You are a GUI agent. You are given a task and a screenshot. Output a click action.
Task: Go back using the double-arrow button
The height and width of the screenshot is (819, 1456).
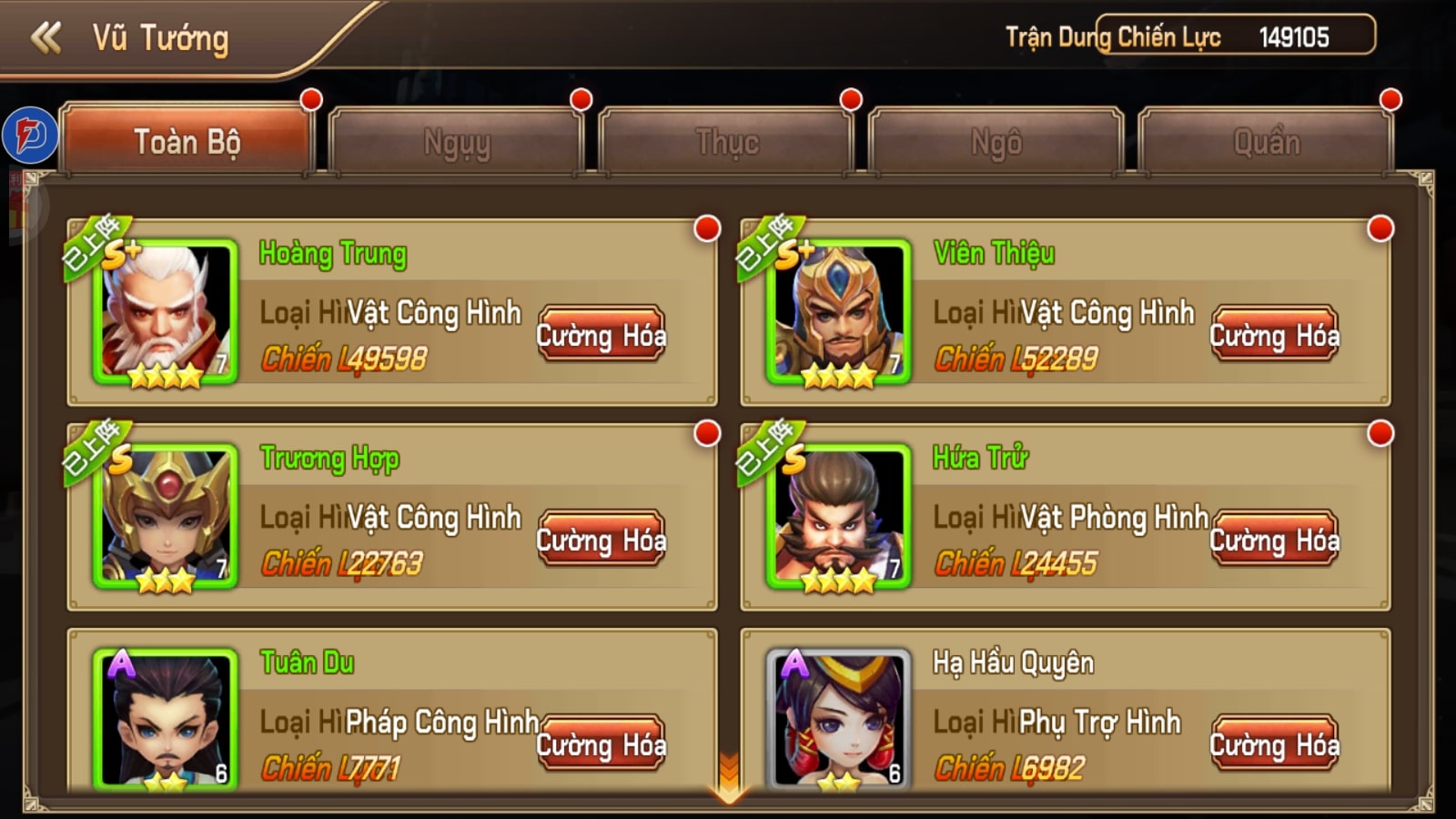click(x=45, y=38)
